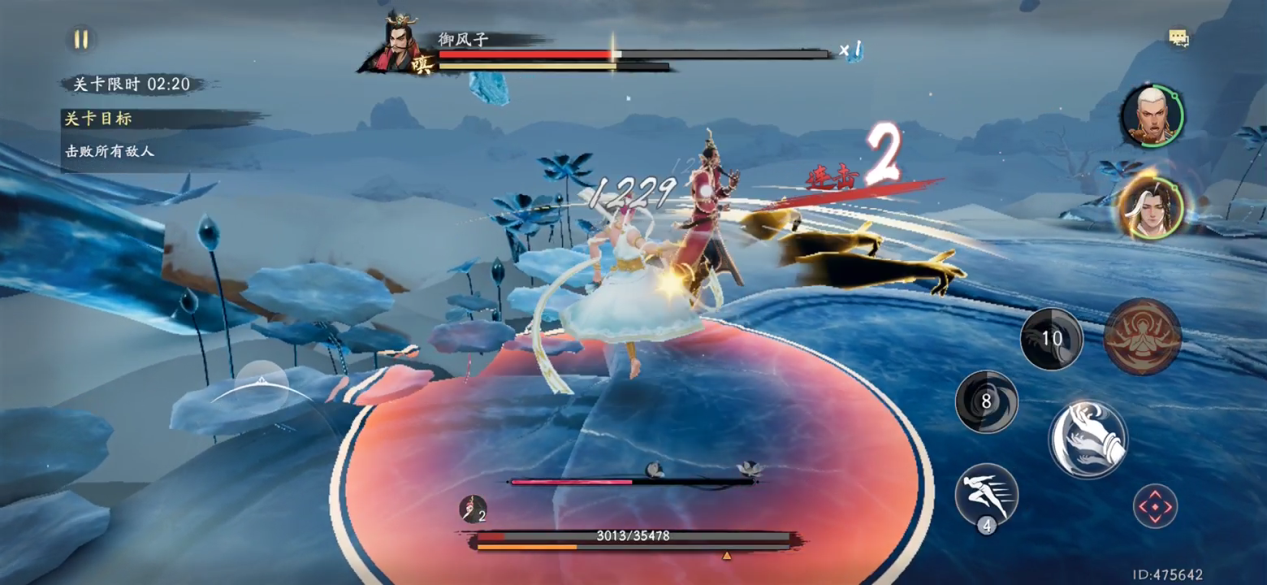This screenshot has height=585, width=1267.
Task: Select the long-haired character portrait
Action: [1151, 209]
